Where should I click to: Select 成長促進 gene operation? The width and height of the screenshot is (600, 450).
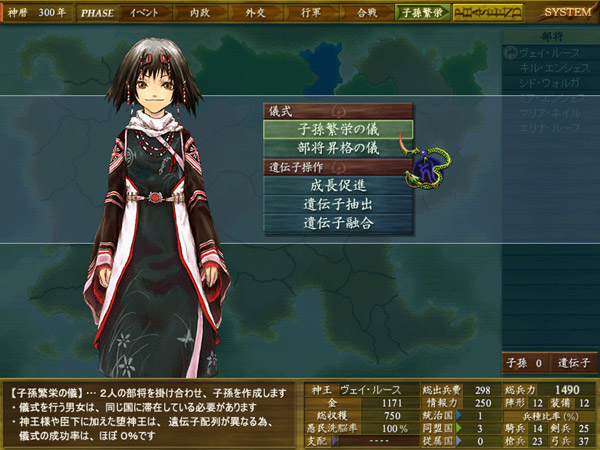(338, 184)
